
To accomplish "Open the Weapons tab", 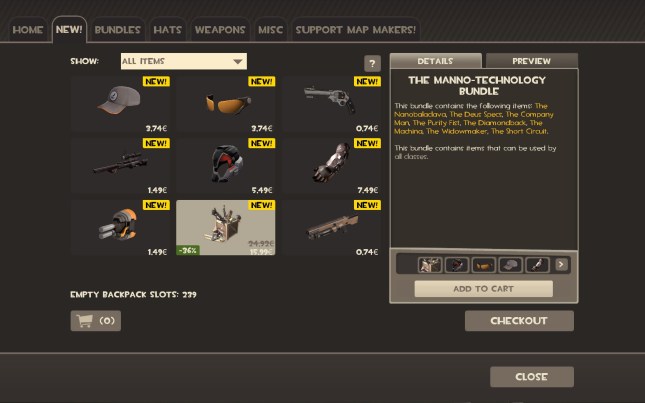I will click(x=220, y=30).
